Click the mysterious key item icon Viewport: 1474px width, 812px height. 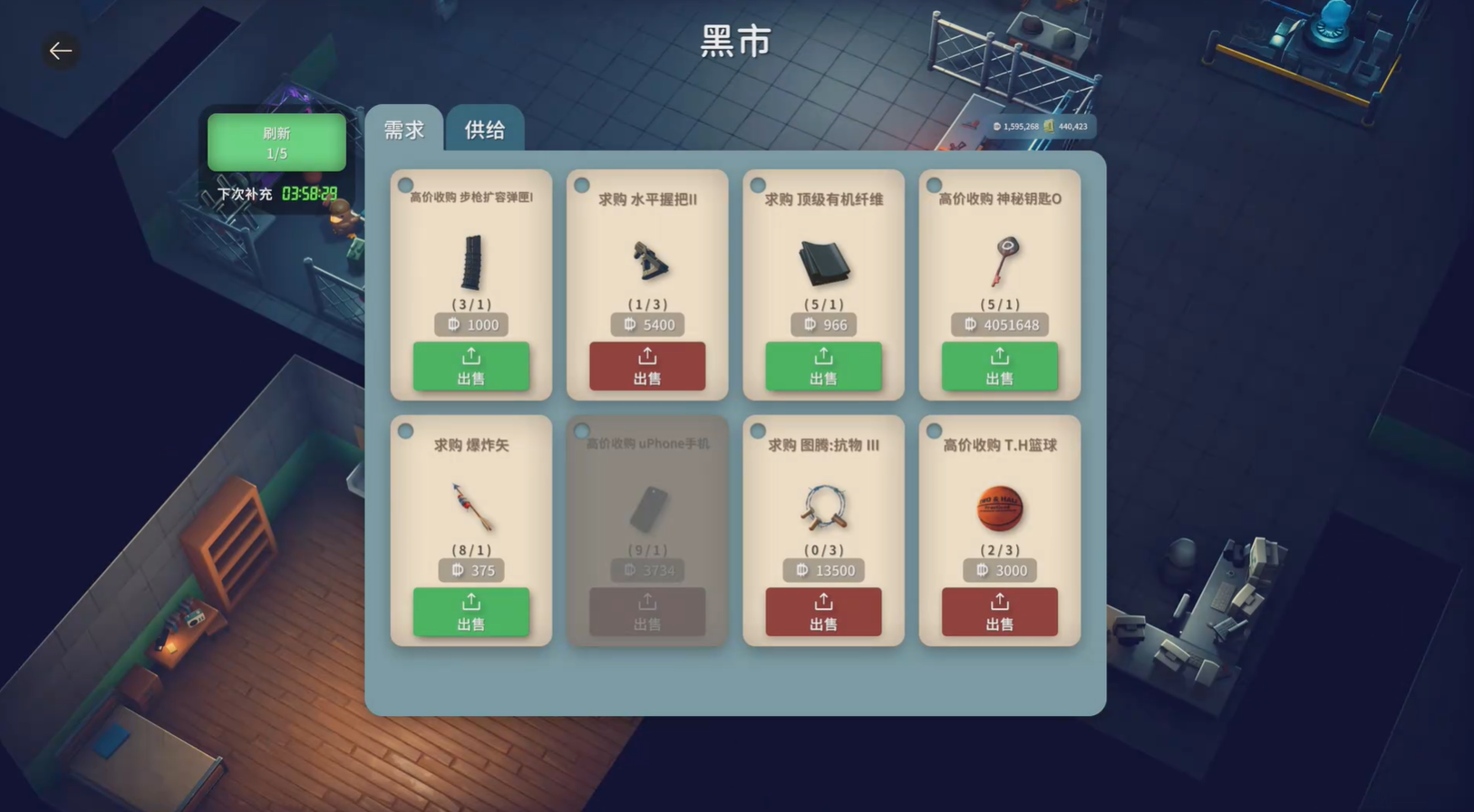point(999,263)
